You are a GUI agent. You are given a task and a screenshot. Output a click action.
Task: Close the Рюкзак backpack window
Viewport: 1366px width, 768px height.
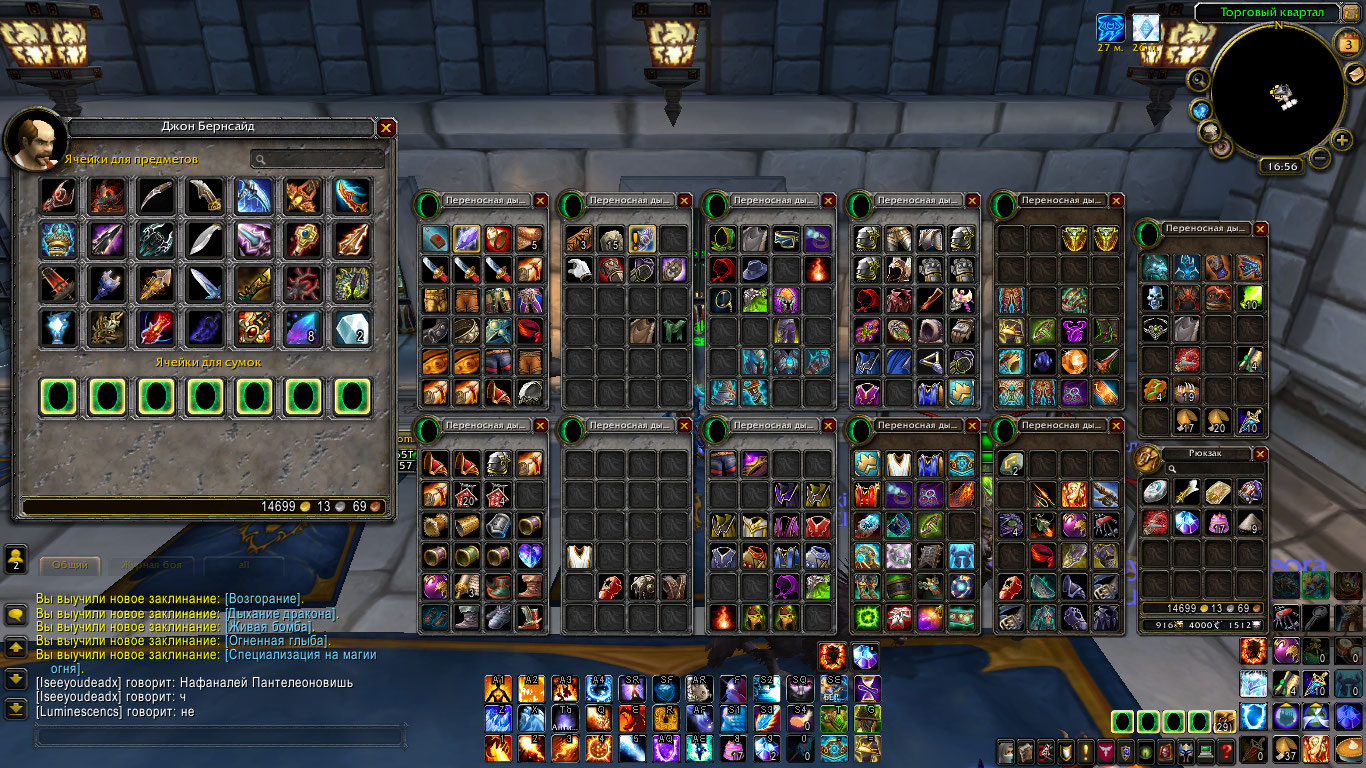click(x=1260, y=453)
